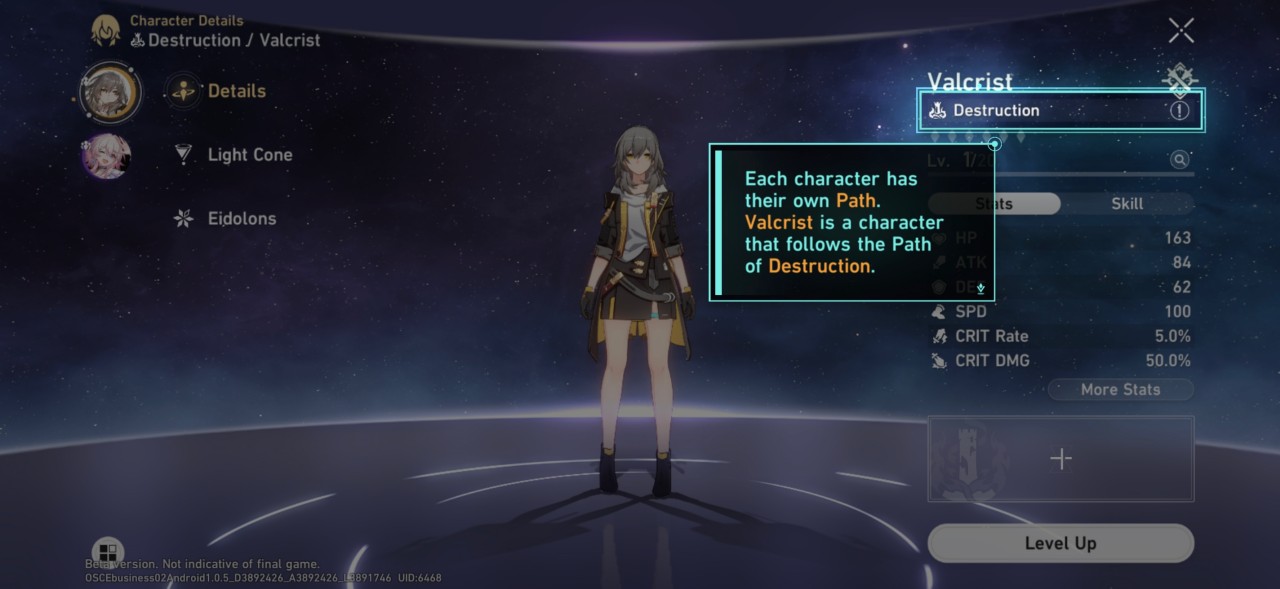Select the pink-haired character portrait

pyautogui.click(x=106, y=156)
